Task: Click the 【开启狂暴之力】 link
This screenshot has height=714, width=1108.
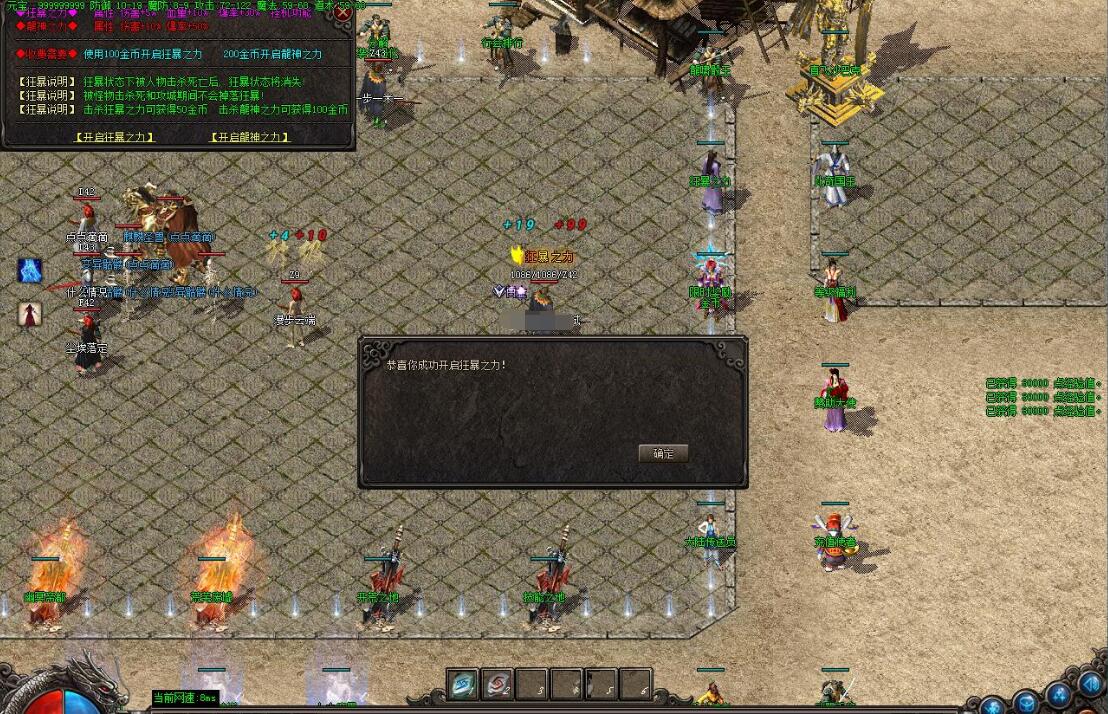Action: click(x=115, y=137)
